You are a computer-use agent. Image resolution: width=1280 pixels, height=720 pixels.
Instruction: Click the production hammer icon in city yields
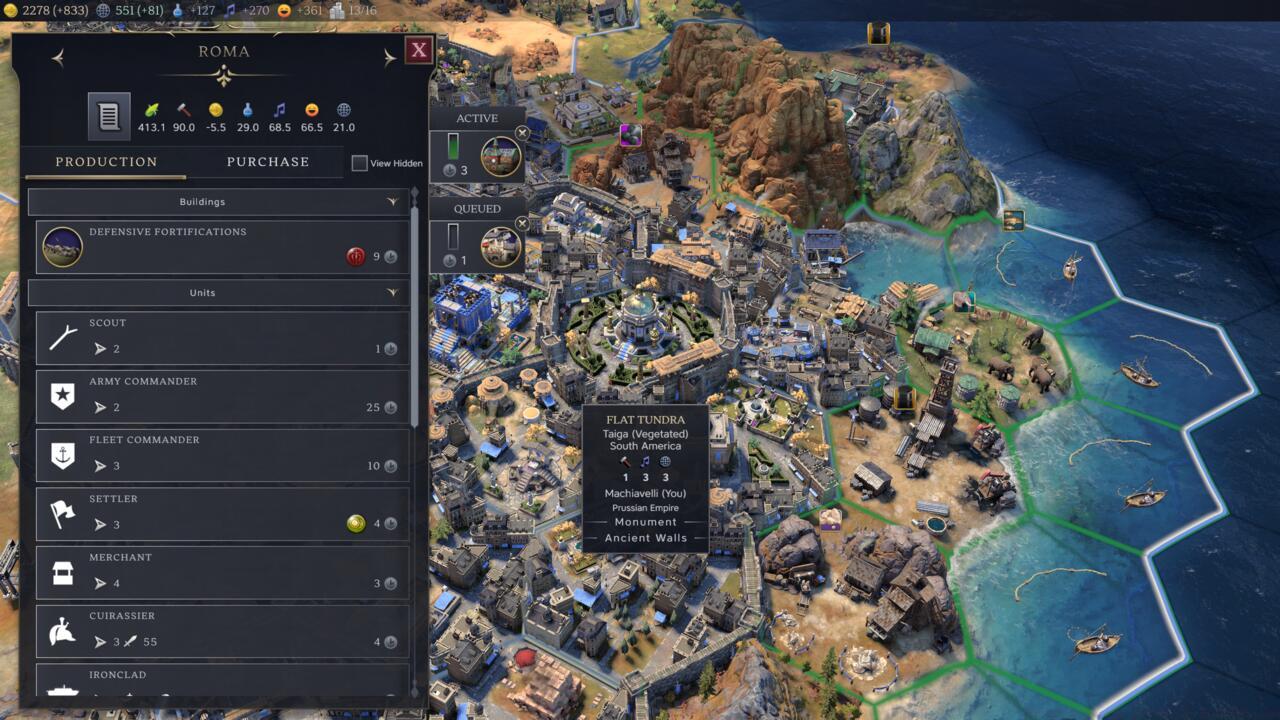(x=183, y=107)
